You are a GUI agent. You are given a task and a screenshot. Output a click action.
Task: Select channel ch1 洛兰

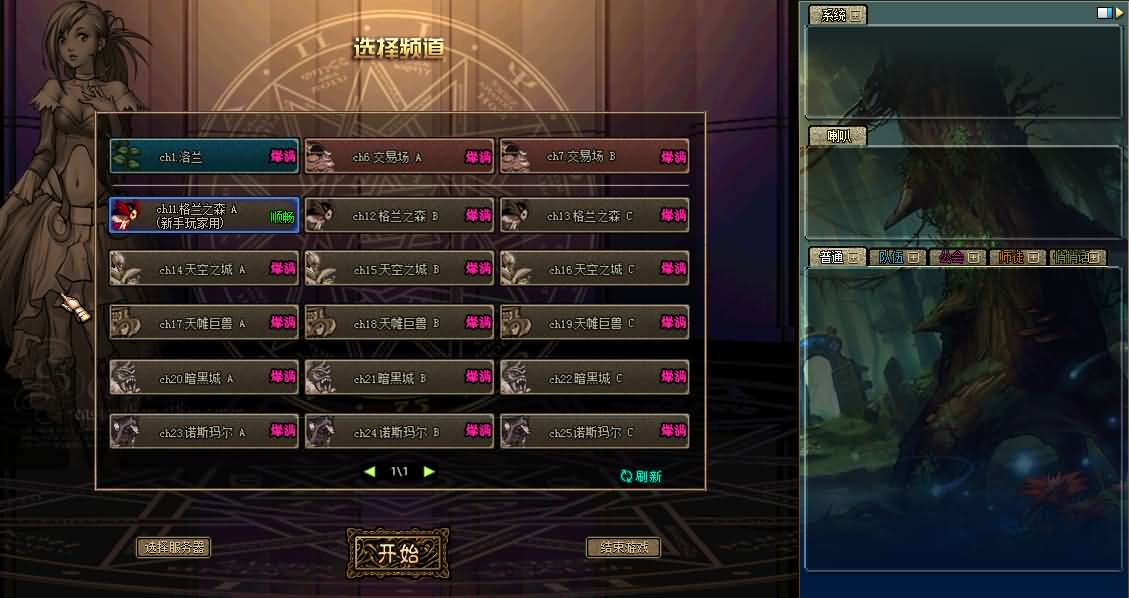tap(204, 157)
